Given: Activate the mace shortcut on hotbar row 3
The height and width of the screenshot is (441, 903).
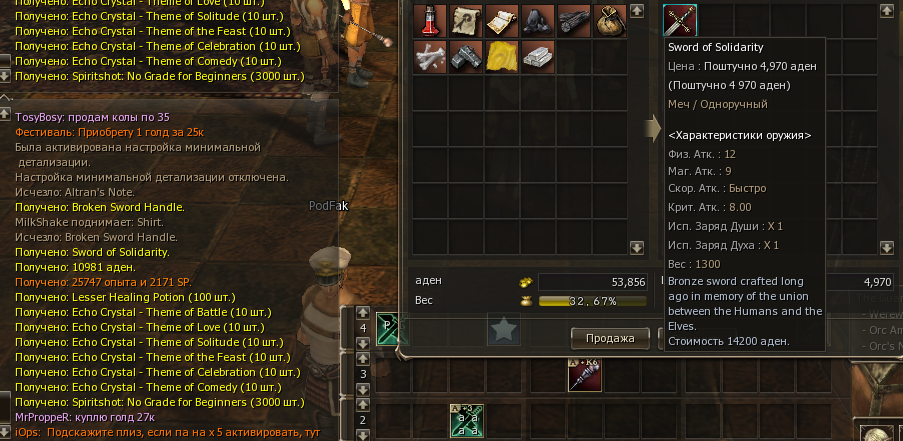Looking at the screenshot, I should pyautogui.click(x=584, y=374).
